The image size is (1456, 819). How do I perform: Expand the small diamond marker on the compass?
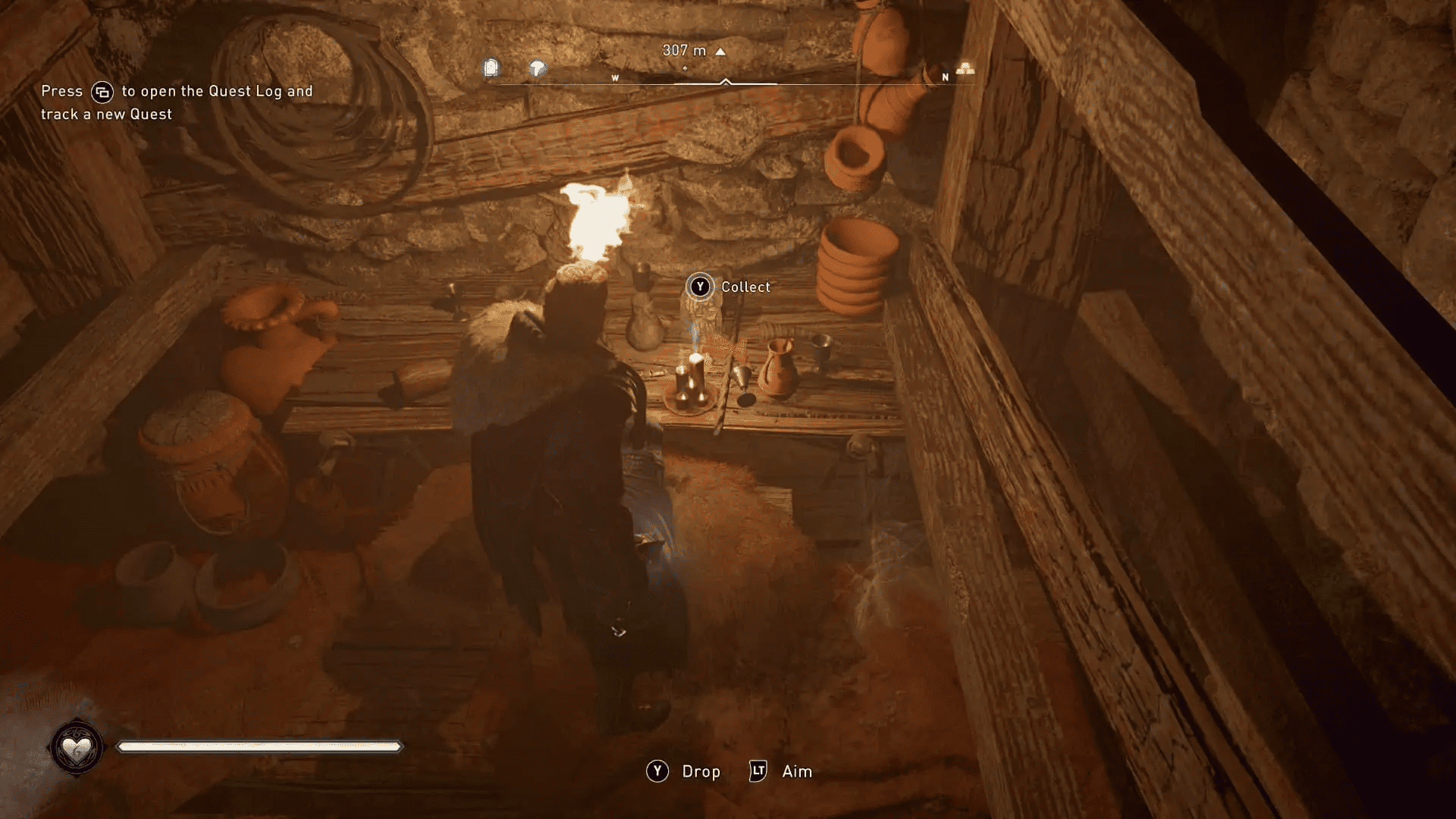pyautogui.click(x=686, y=67)
